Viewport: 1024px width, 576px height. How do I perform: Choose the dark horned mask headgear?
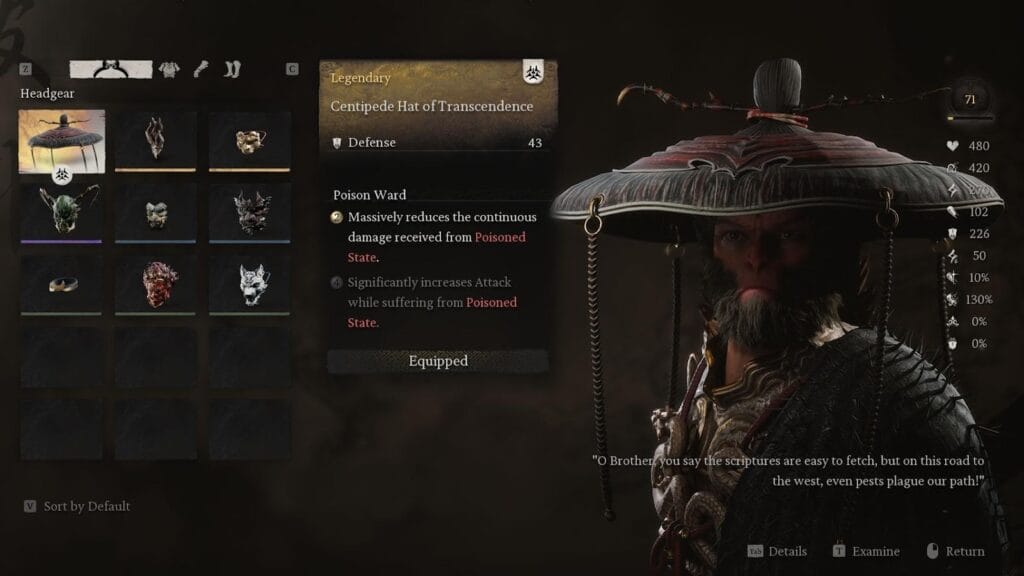tap(156, 139)
